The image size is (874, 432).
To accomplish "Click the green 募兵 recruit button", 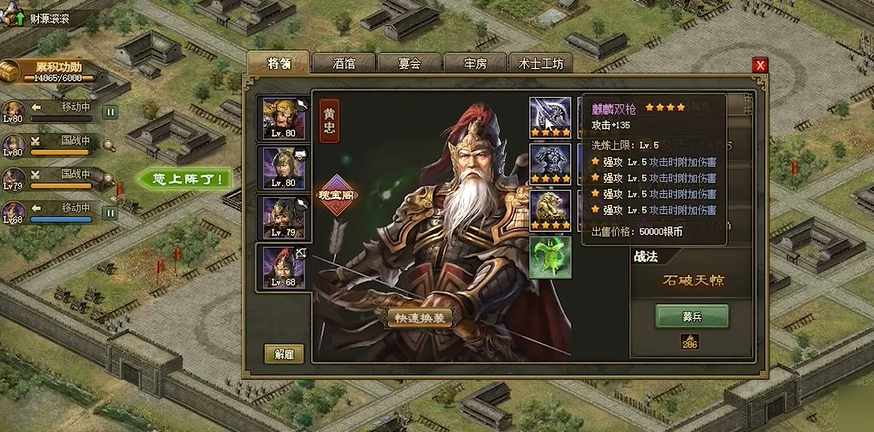I will (692, 316).
